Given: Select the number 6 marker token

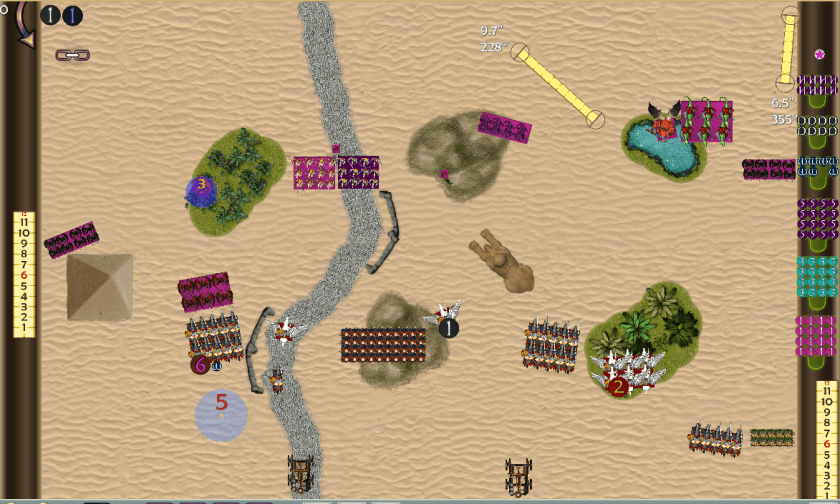Looking at the screenshot, I should (201, 365).
